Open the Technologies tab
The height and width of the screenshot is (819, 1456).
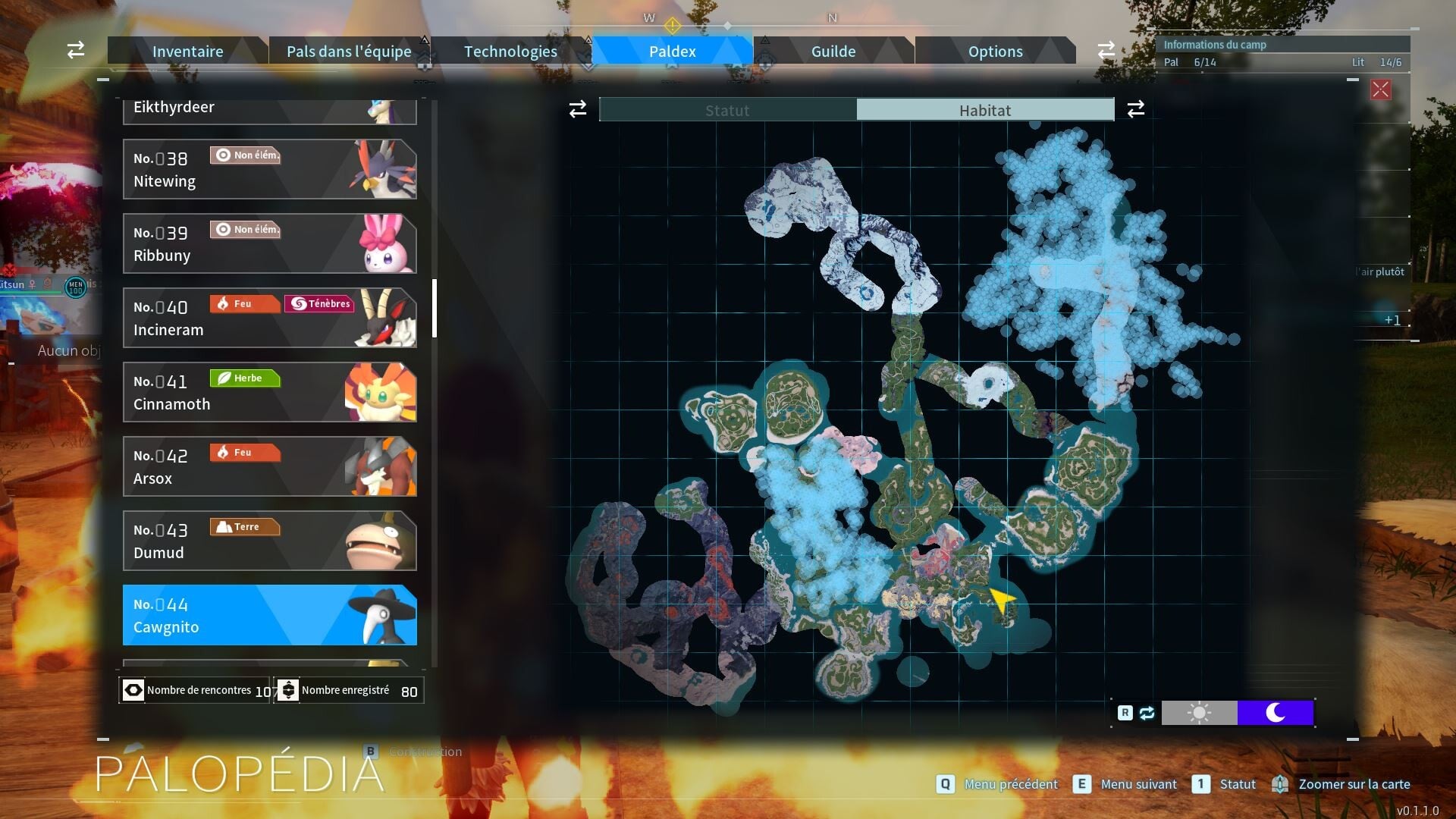click(x=510, y=51)
